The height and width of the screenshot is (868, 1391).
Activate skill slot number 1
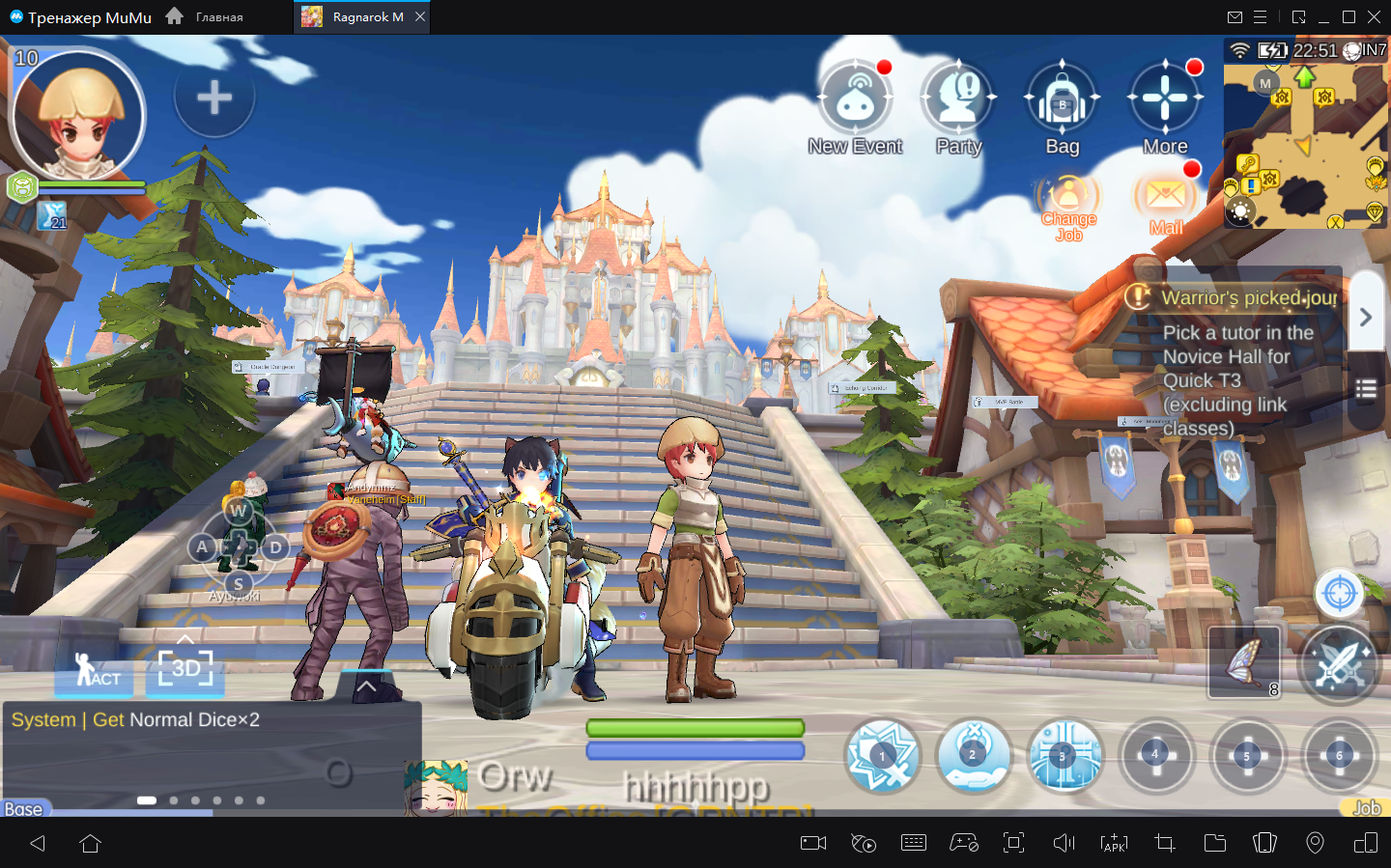tap(882, 756)
